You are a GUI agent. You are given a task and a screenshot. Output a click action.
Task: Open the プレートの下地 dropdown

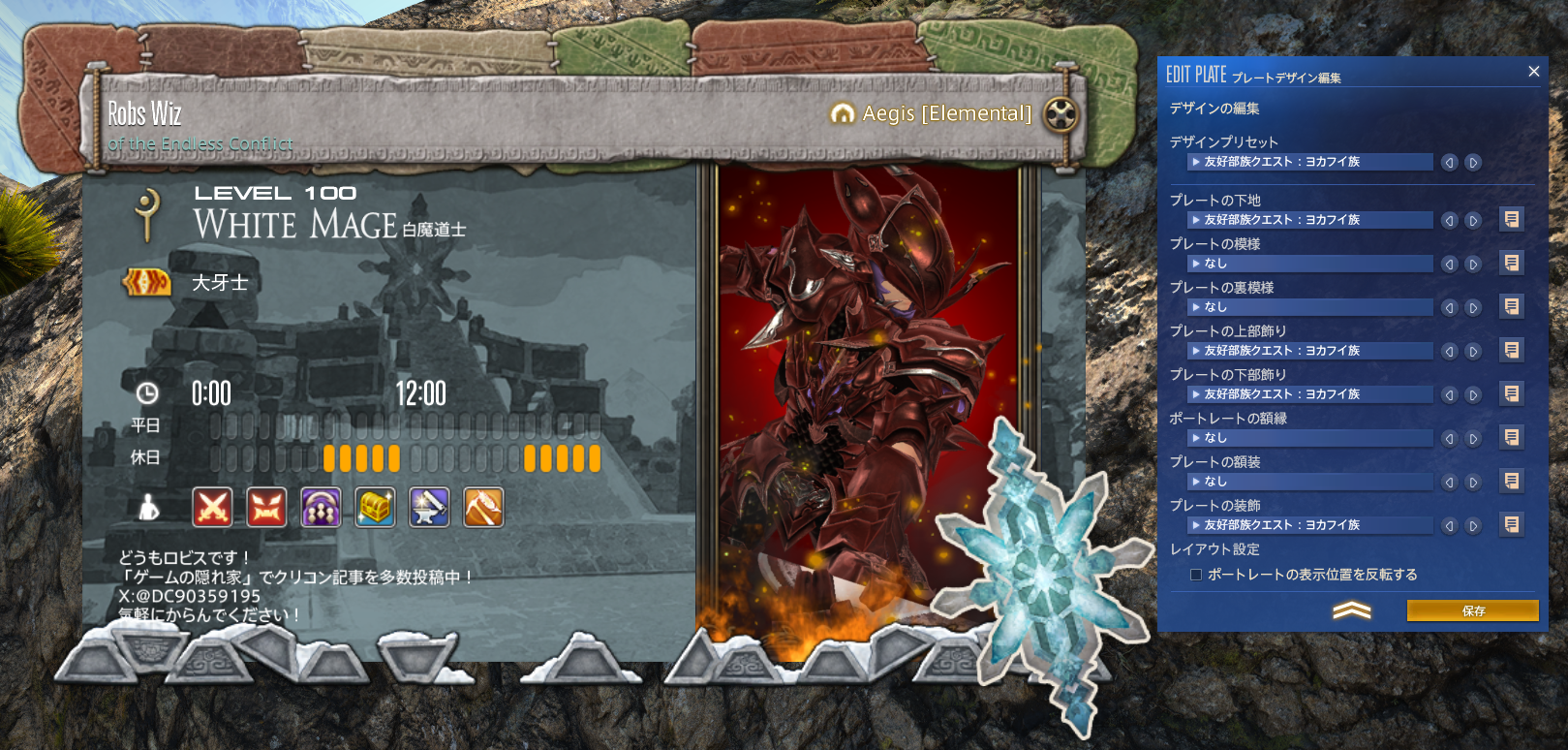(x=1309, y=220)
